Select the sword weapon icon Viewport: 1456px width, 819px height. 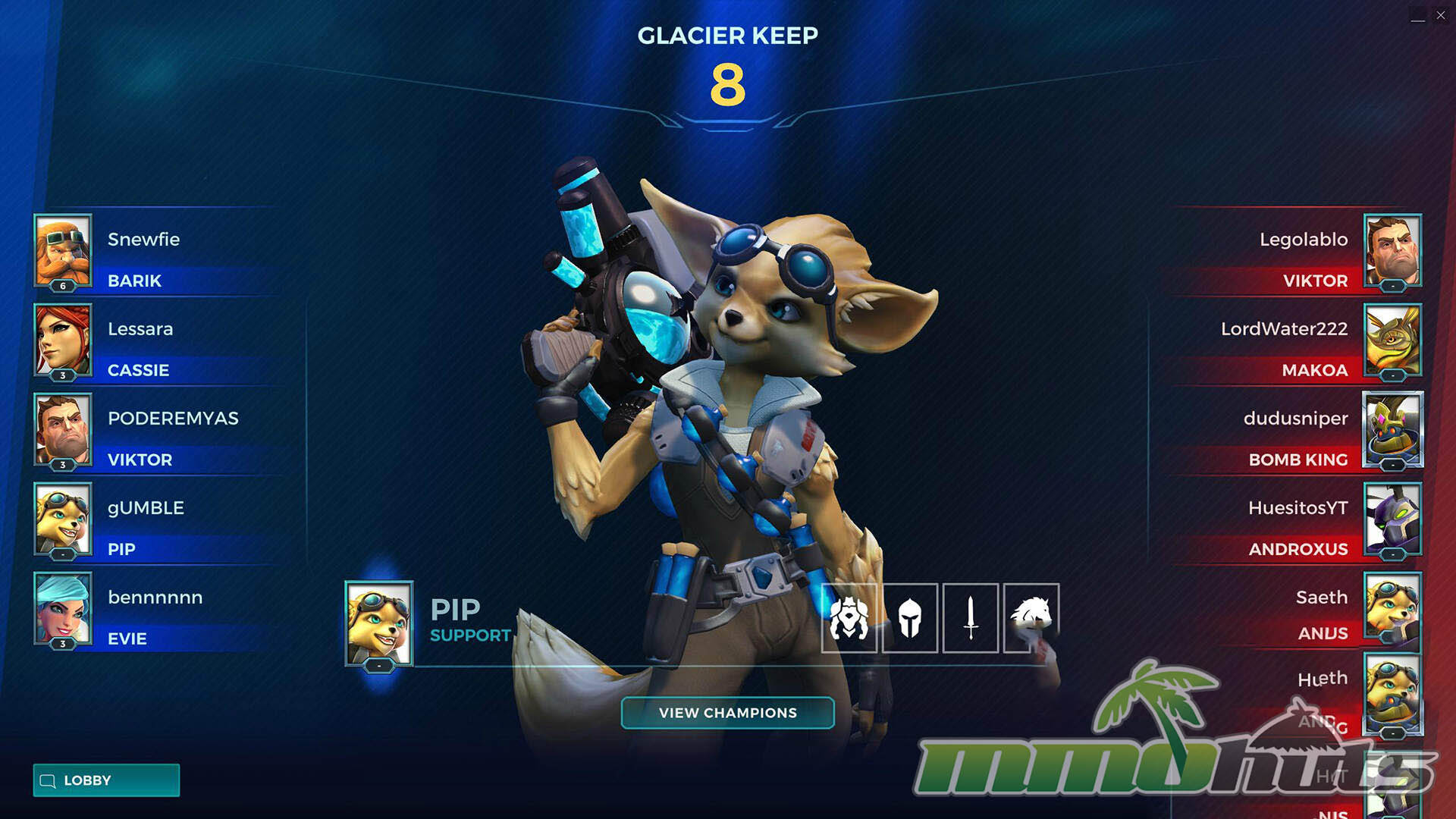pyautogui.click(x=970, y=618)
